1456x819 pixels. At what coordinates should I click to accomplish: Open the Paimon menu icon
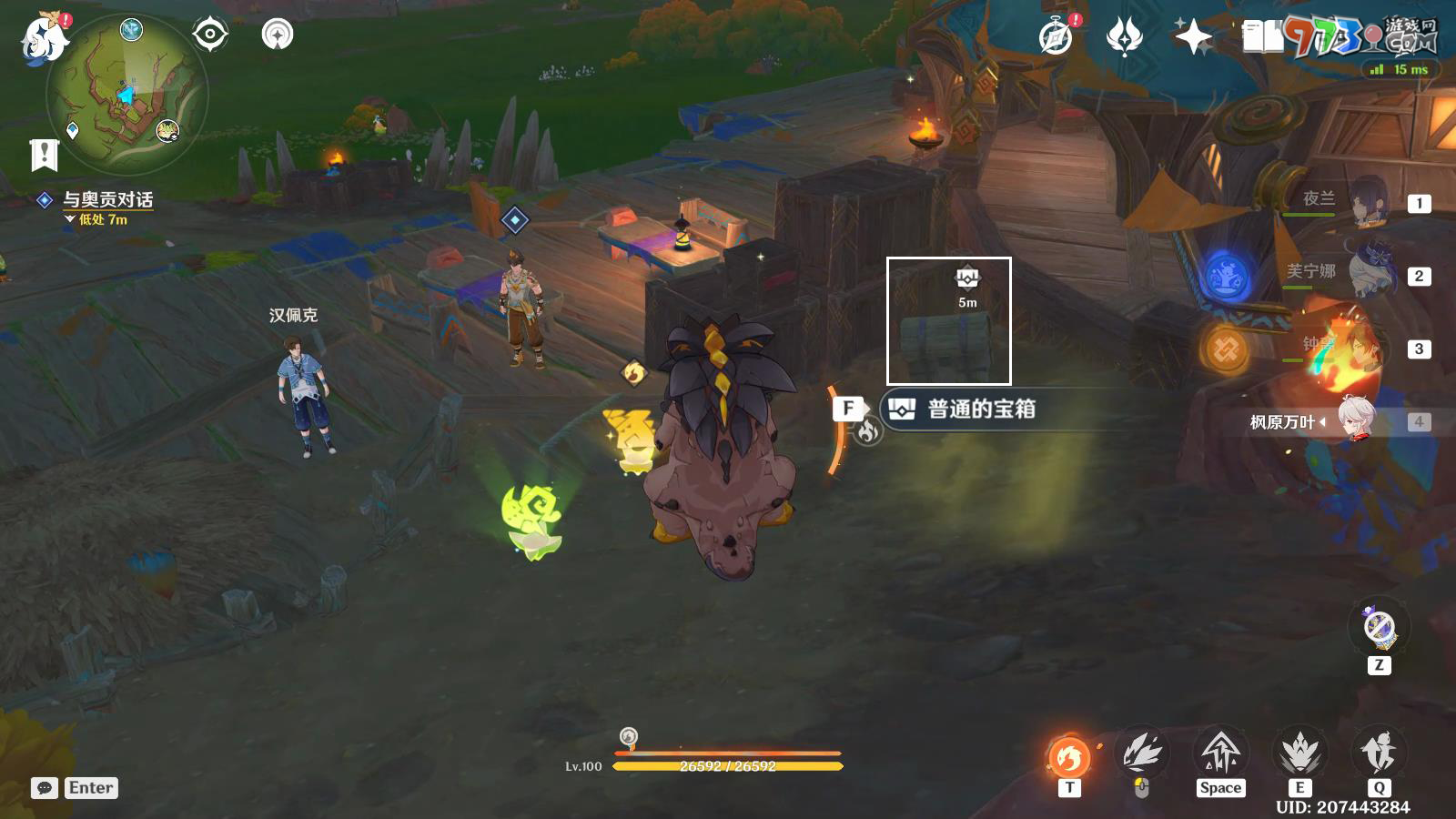[44, 38]
